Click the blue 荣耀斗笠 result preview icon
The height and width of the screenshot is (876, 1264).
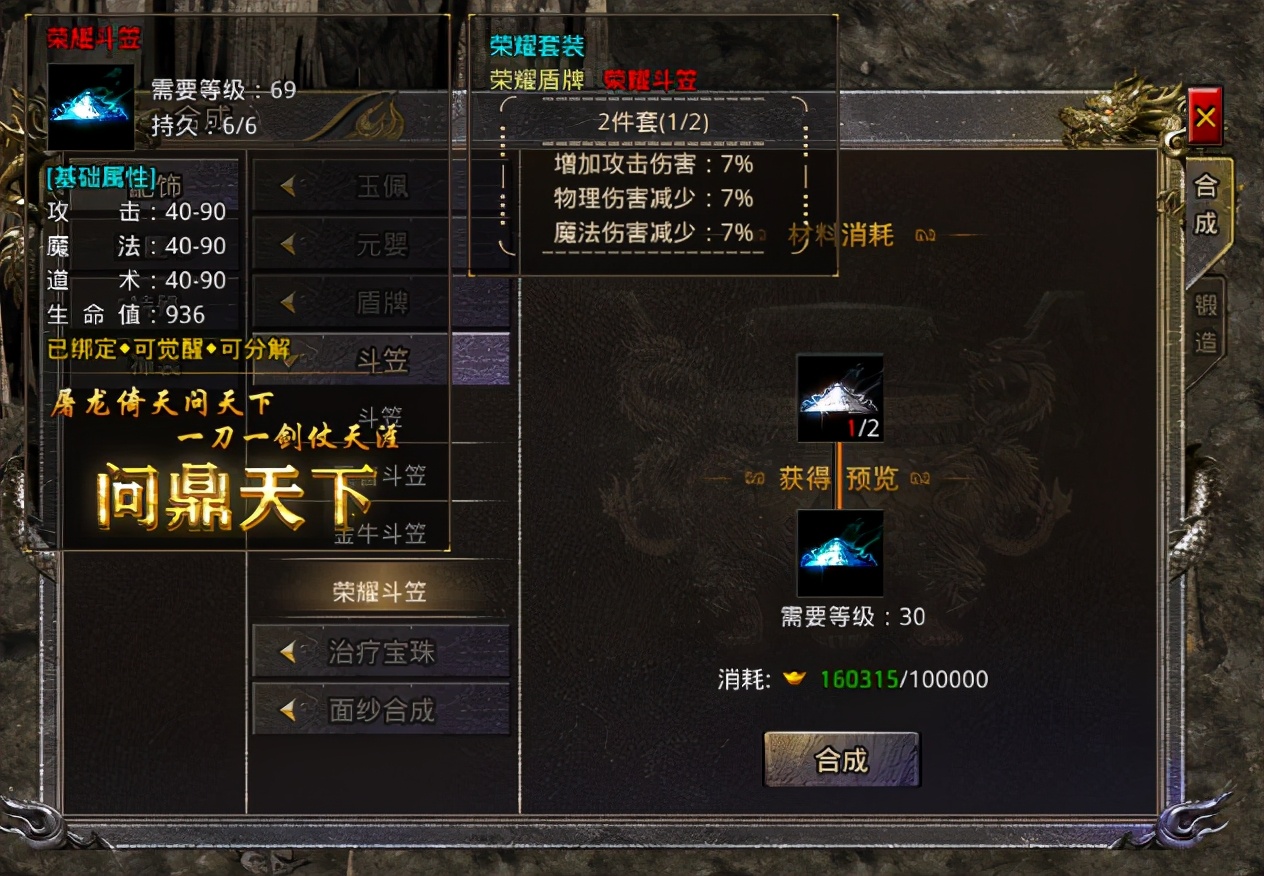point(840,553)
